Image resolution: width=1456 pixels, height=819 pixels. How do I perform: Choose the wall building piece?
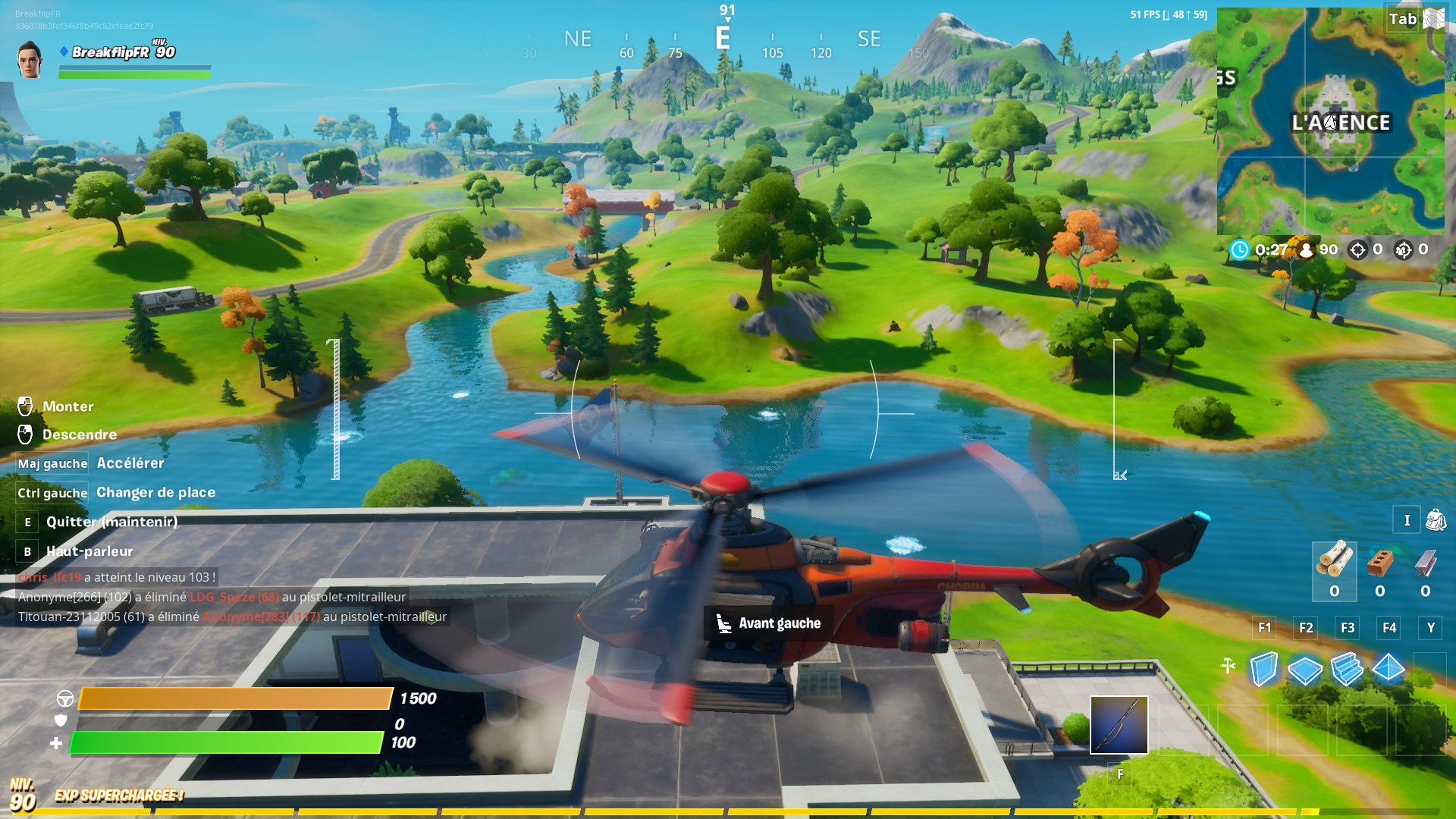click(1263, 669)
